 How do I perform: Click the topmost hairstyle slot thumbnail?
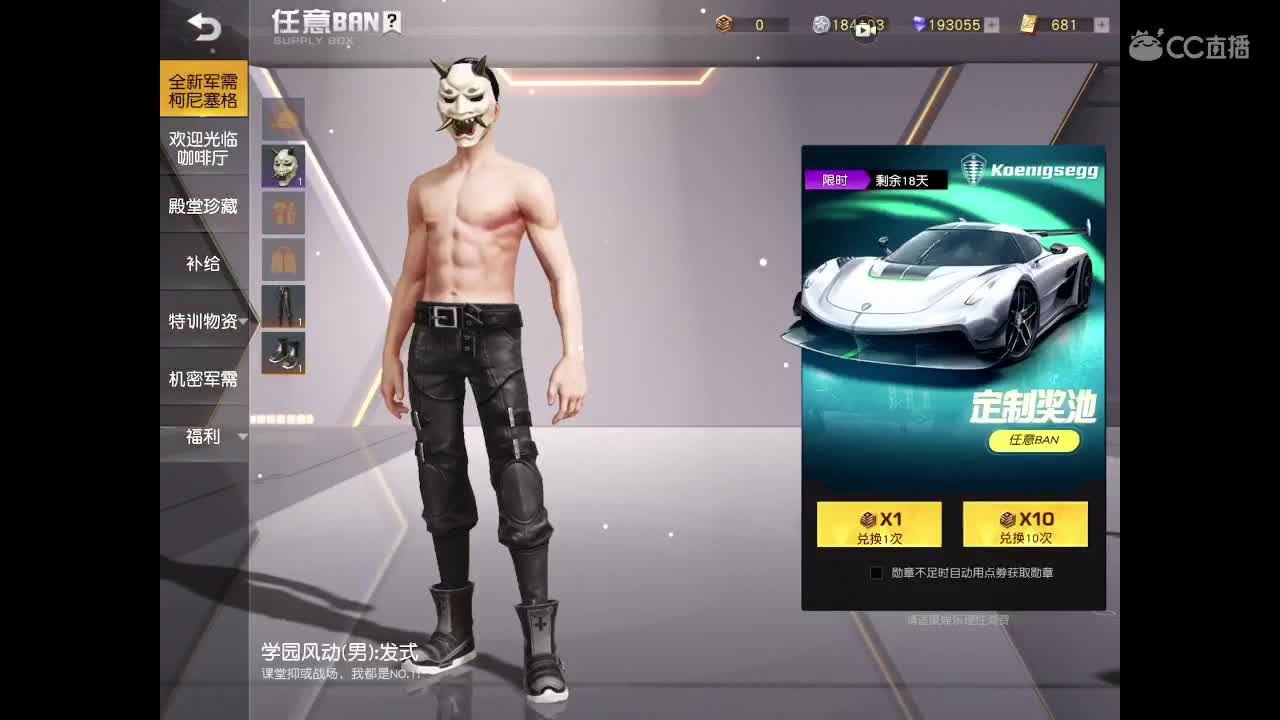click(x=283, y=118)
